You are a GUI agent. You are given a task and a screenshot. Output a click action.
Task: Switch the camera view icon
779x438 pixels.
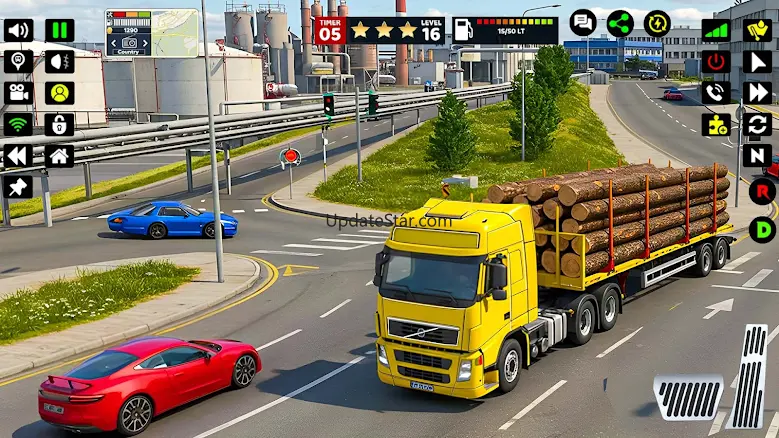pyautogui.click(x=18, y=93)
